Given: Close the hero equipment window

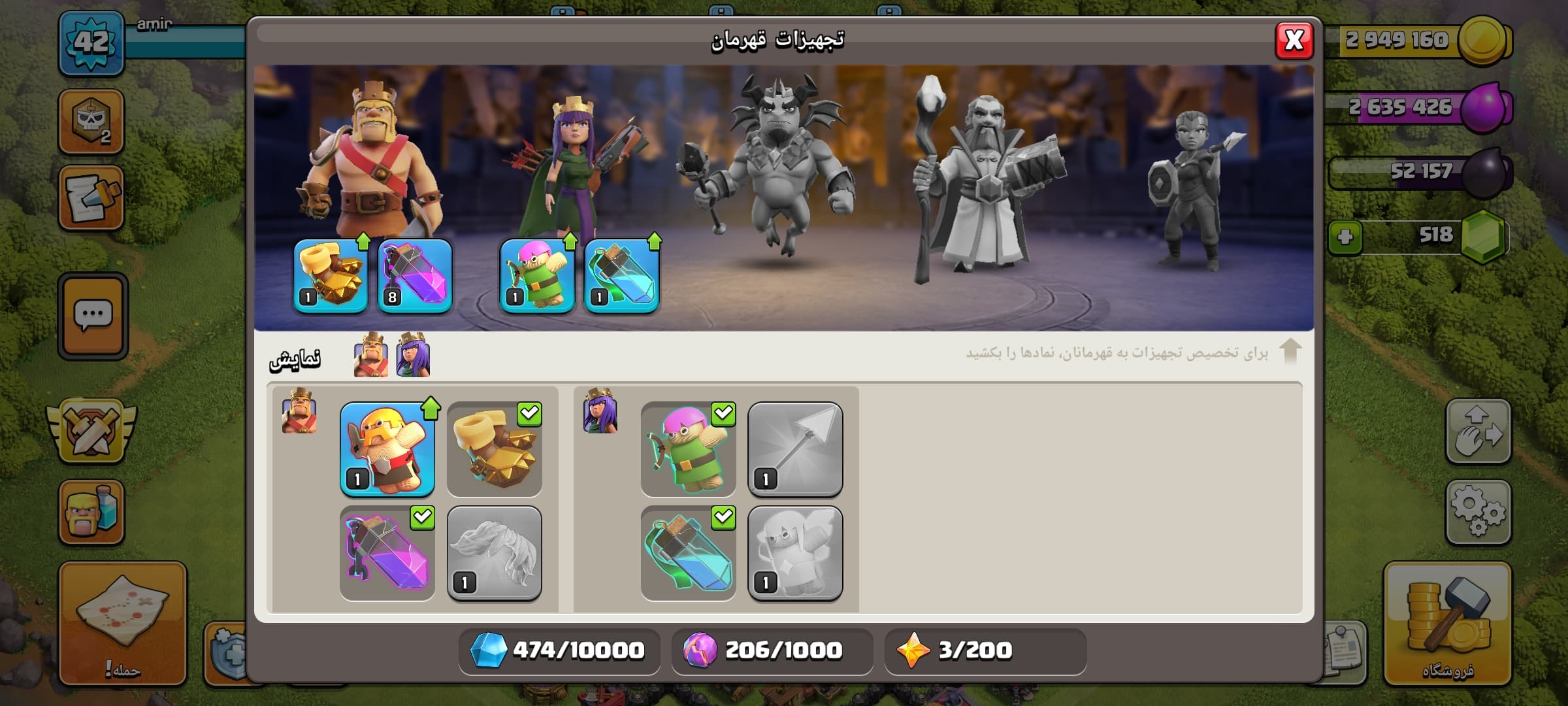Looking at the screenshot, I should [x=1294, y=41].
